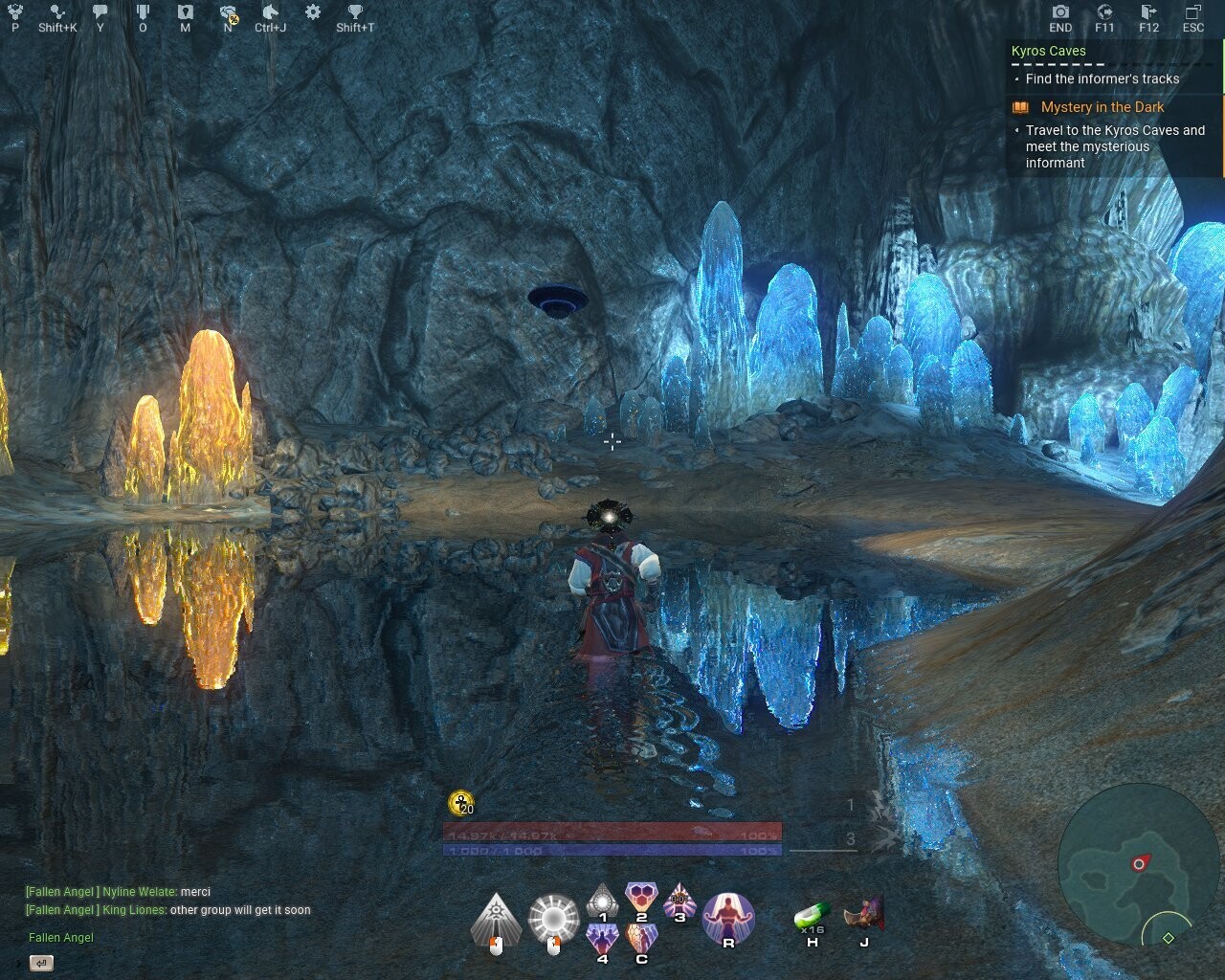Open the chat icon labeled Y
The image size is (1225, 980).
click(x=99, y=11)
